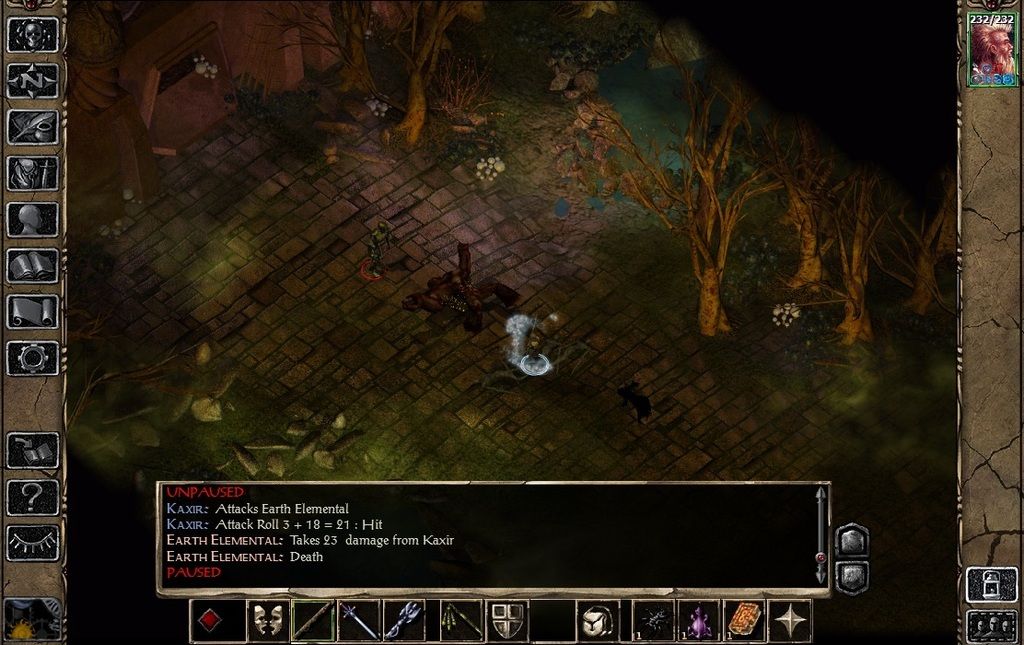
Task: Click the select-all party faces button
Action: pyautogui.click(x=991, y=626)
